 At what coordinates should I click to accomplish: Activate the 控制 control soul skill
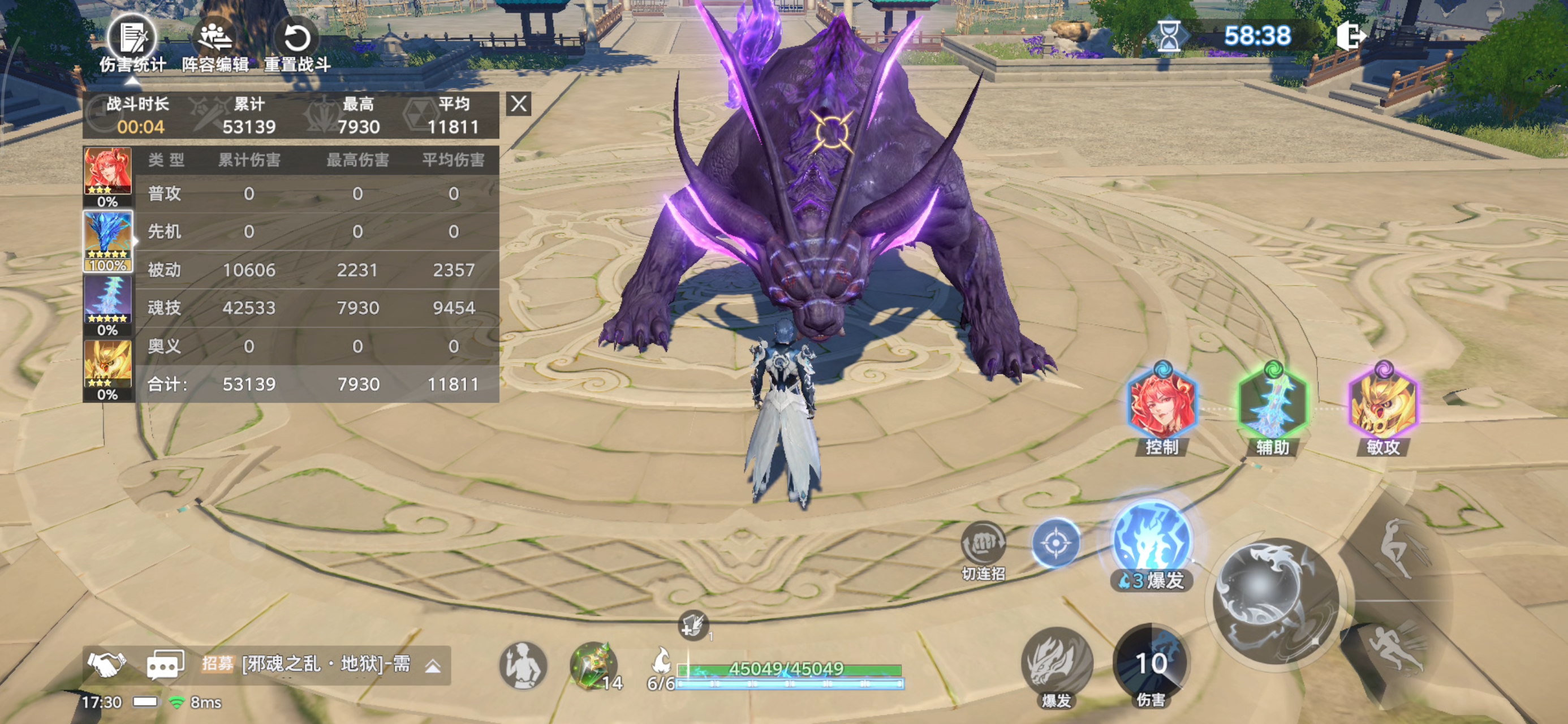(x=1161, y=403)
